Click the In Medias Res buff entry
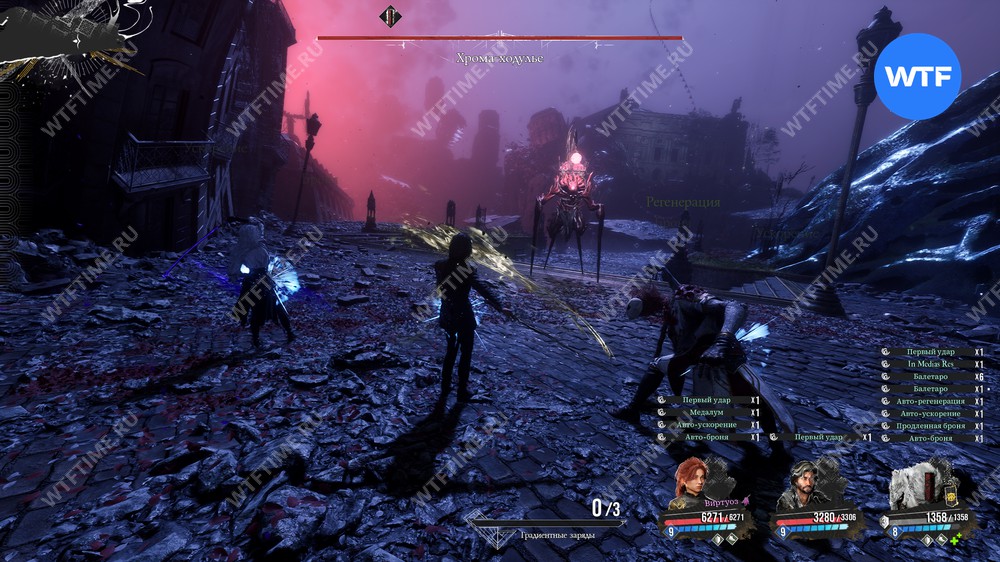Viewport: 1000px width, 562px height. click(x=931, y=364)
